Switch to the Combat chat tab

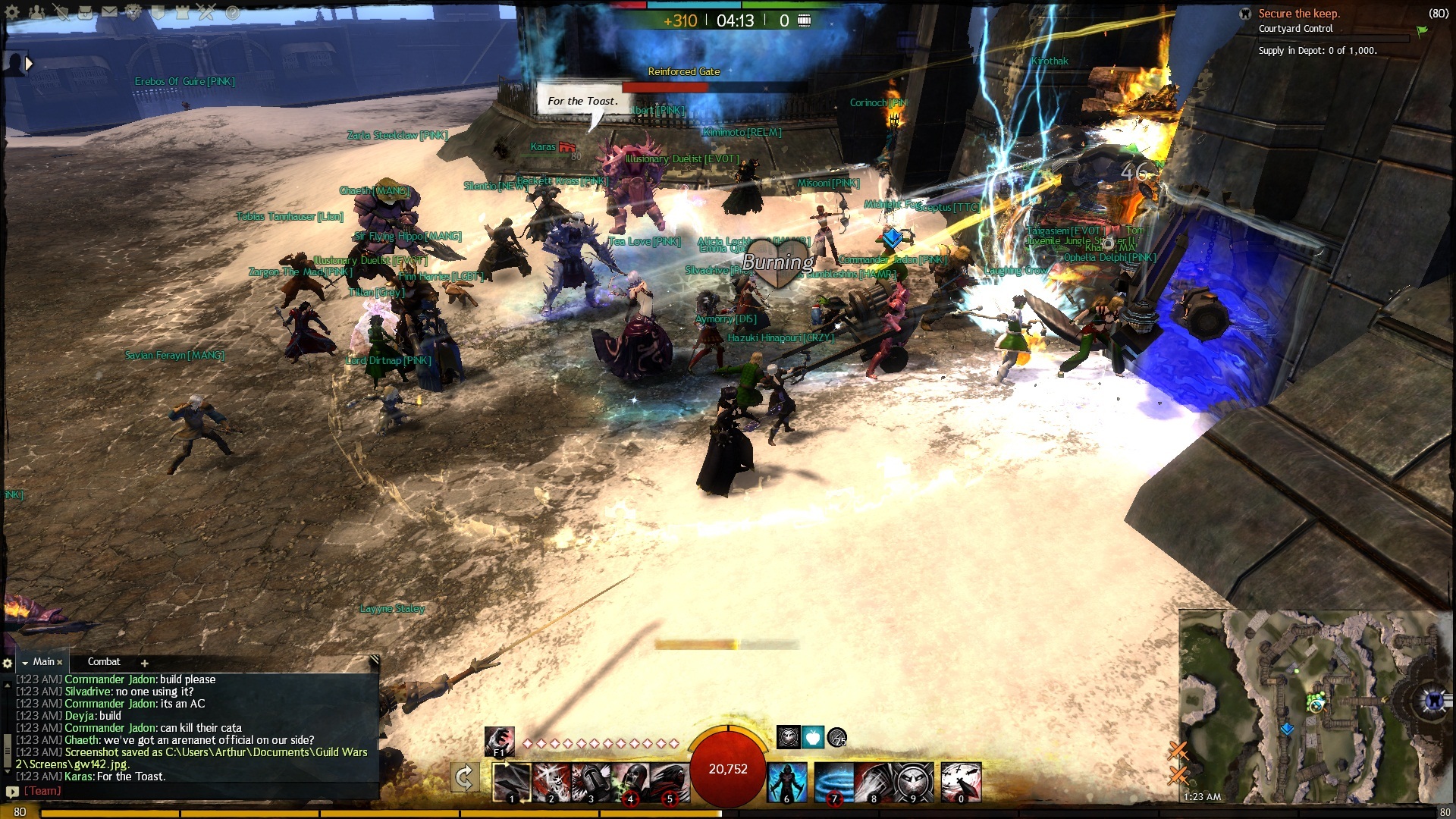[104, 662]
